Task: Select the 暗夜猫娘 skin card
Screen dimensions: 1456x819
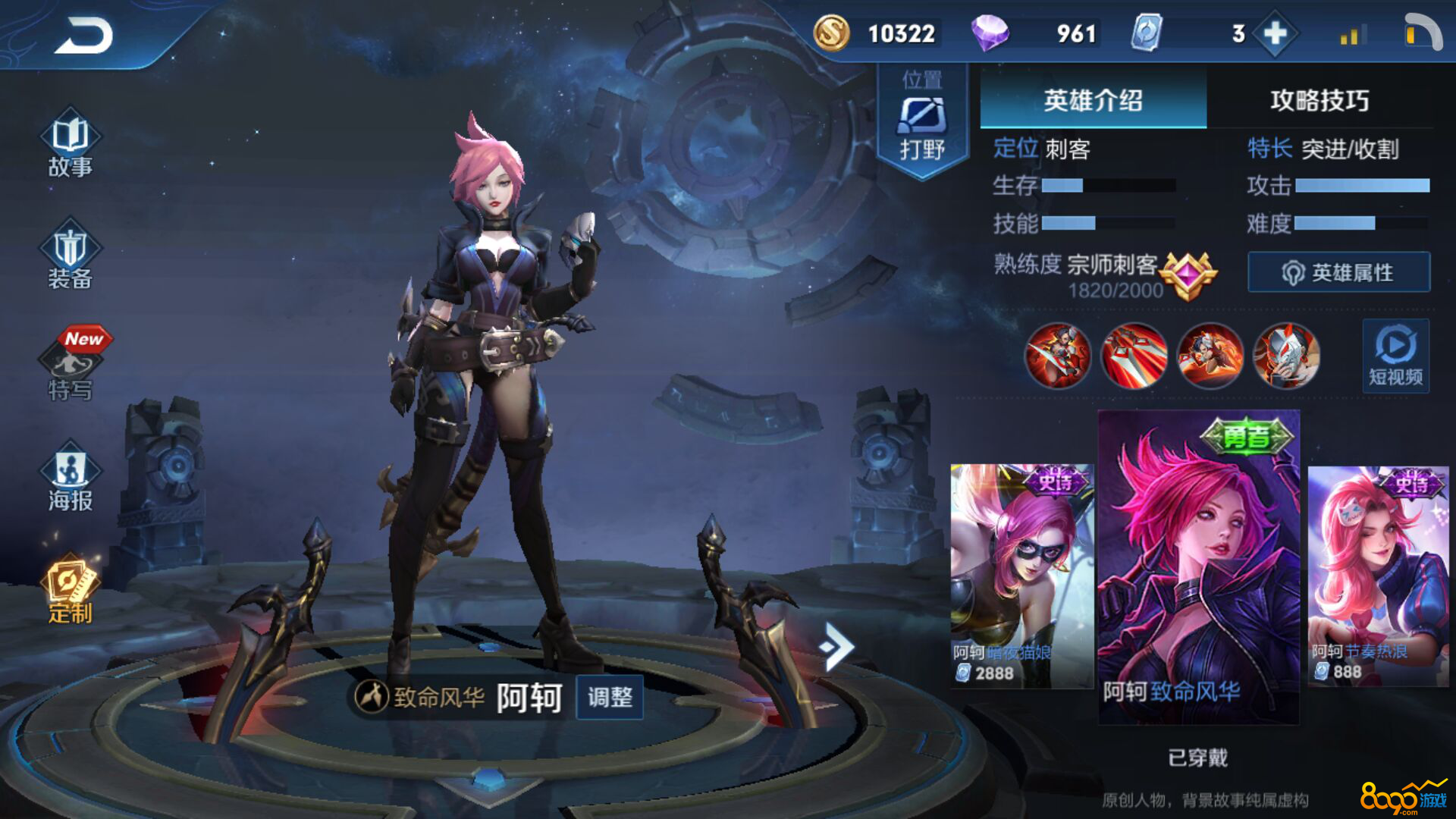Action: [1021, 575]
